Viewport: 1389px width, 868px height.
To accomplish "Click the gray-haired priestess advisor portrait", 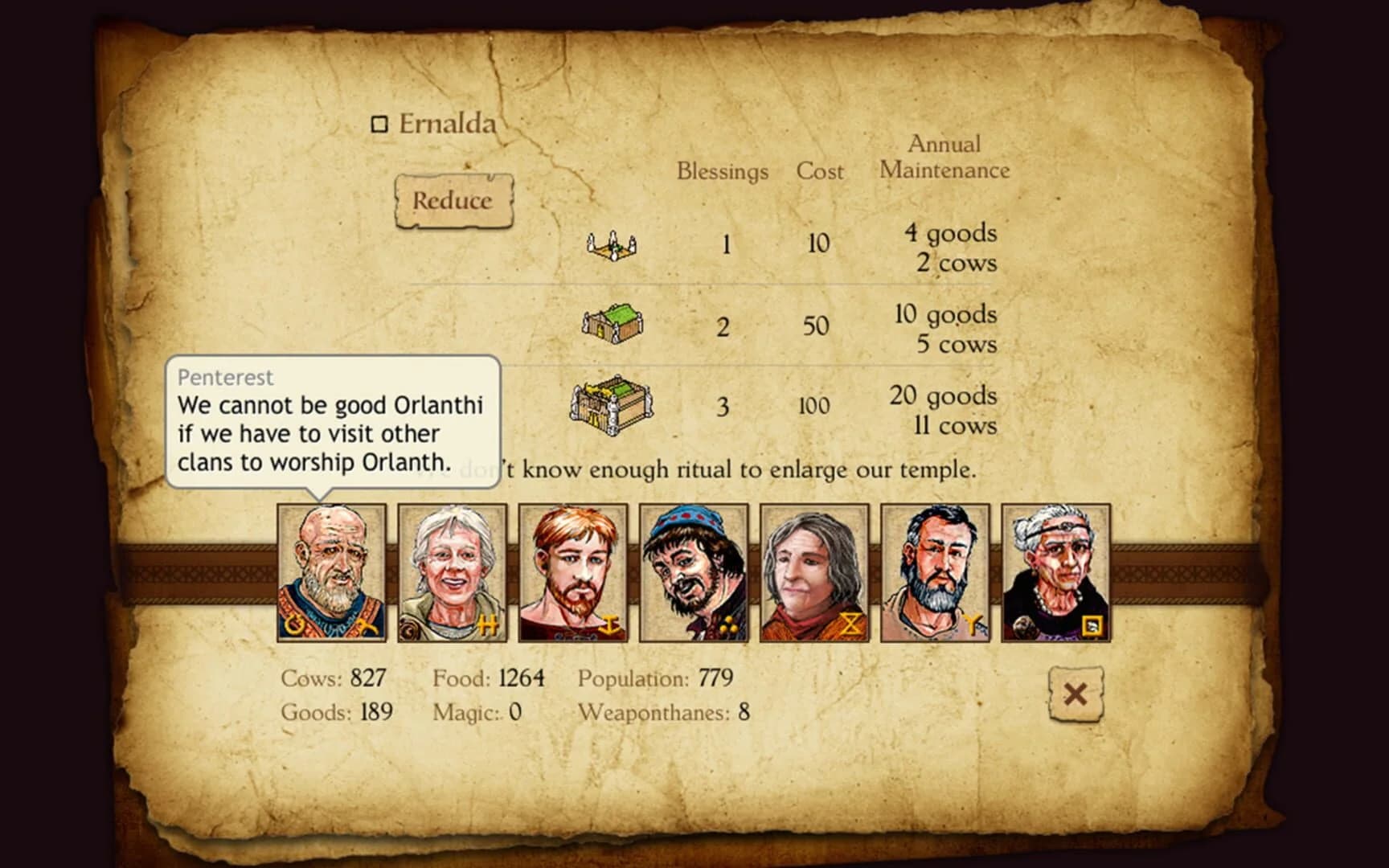I will tap(452, 572).
